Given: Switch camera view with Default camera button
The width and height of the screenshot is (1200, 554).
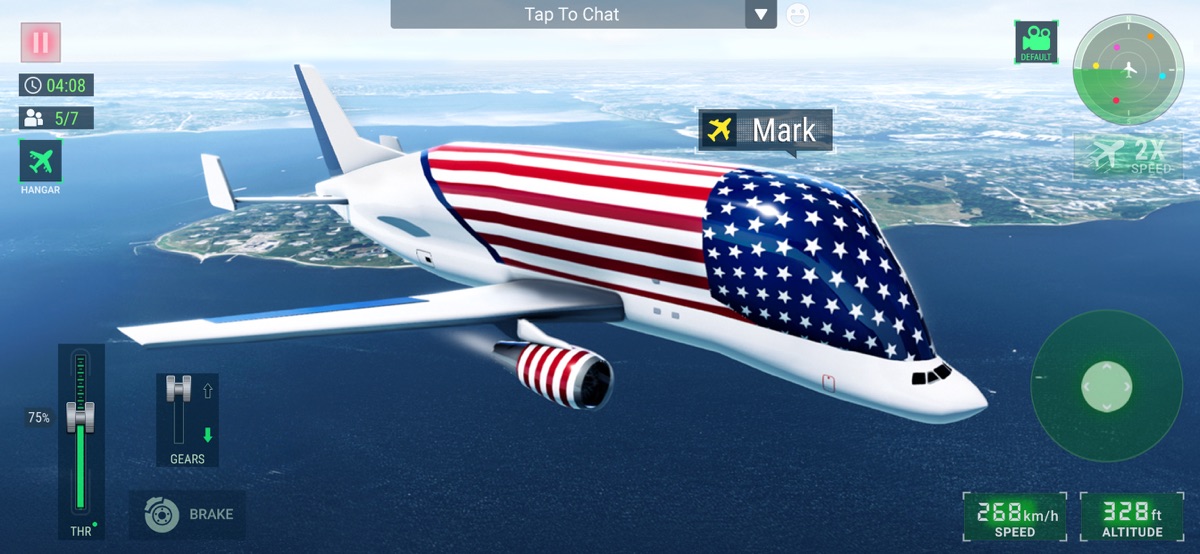Looking at the screenshot, I should pyautogui.click(x=1036, y=42).
